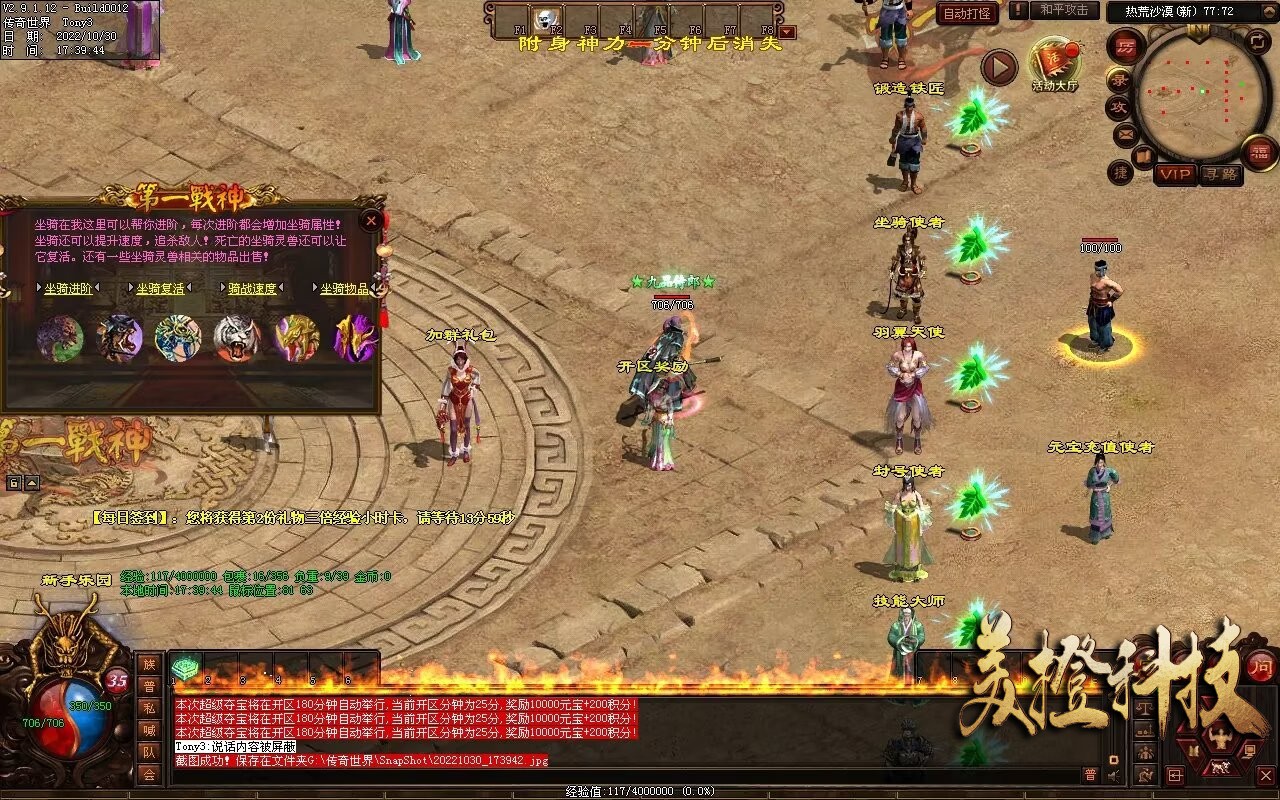Open the VIP panel
Screen dimensions: 1280x800
coord(1175,174)
